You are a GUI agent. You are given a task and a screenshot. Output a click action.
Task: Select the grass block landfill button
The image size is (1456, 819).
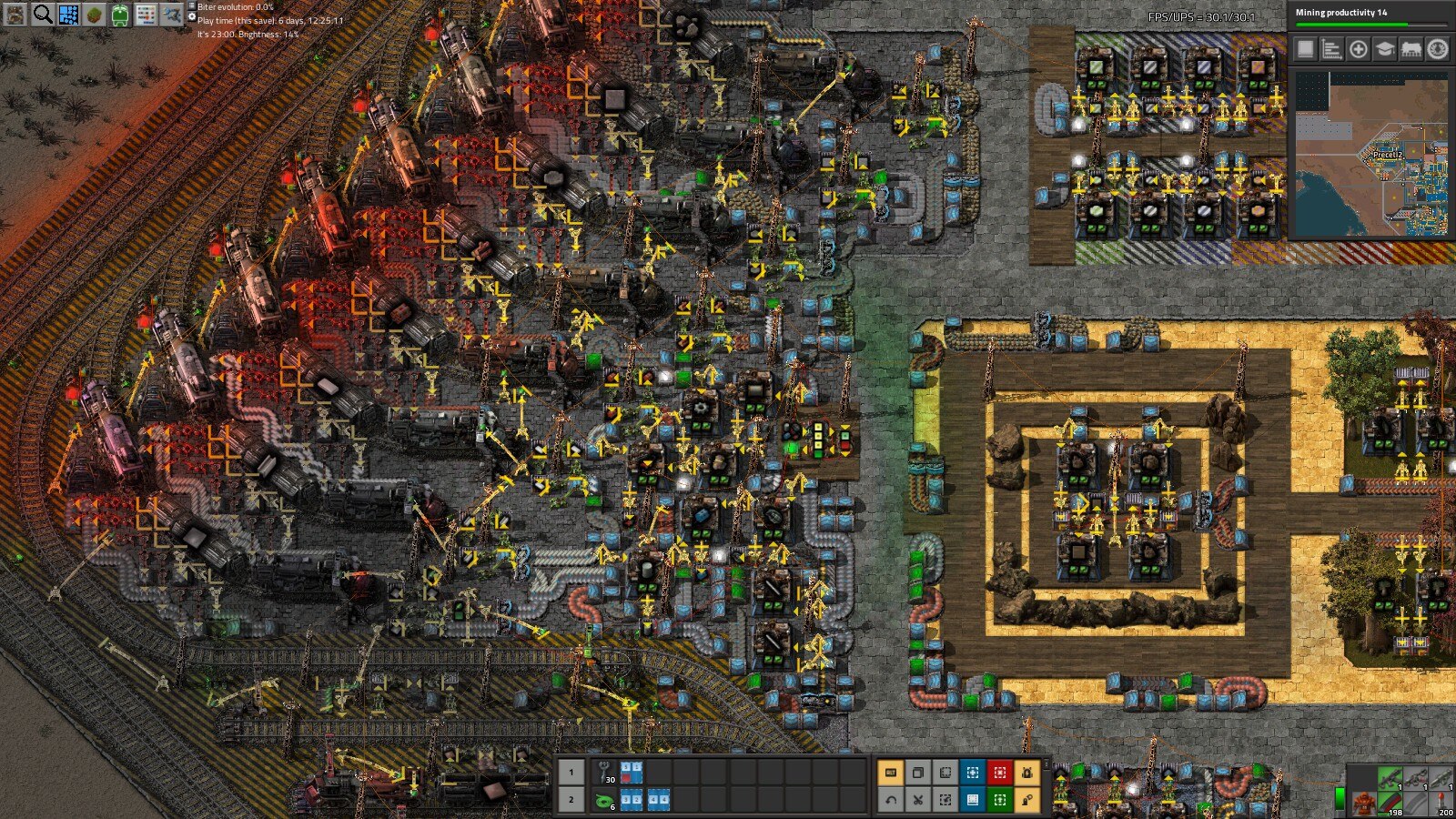coord(95,14)
